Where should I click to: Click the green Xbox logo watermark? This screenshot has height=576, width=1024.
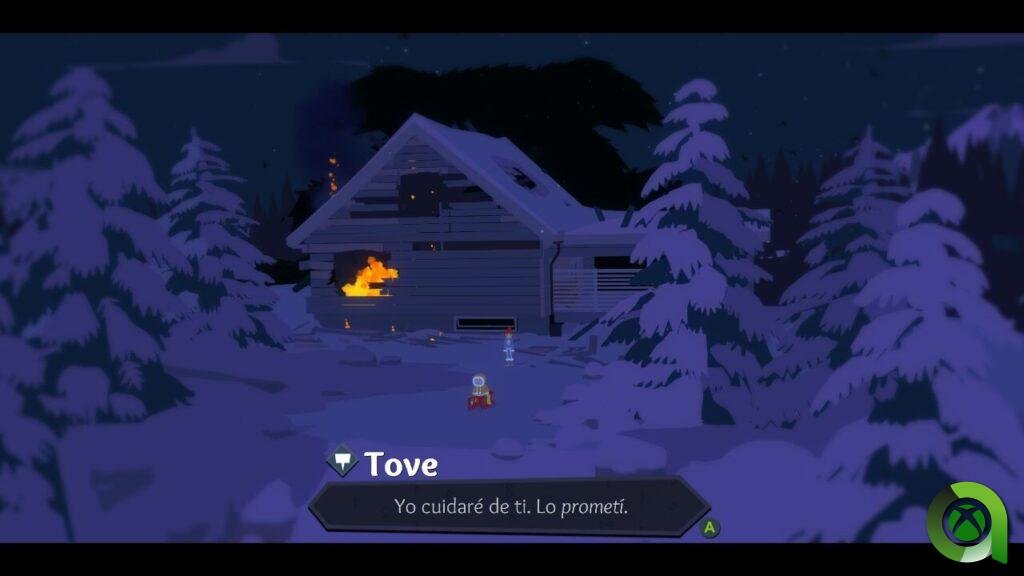(x=966, y=521)
